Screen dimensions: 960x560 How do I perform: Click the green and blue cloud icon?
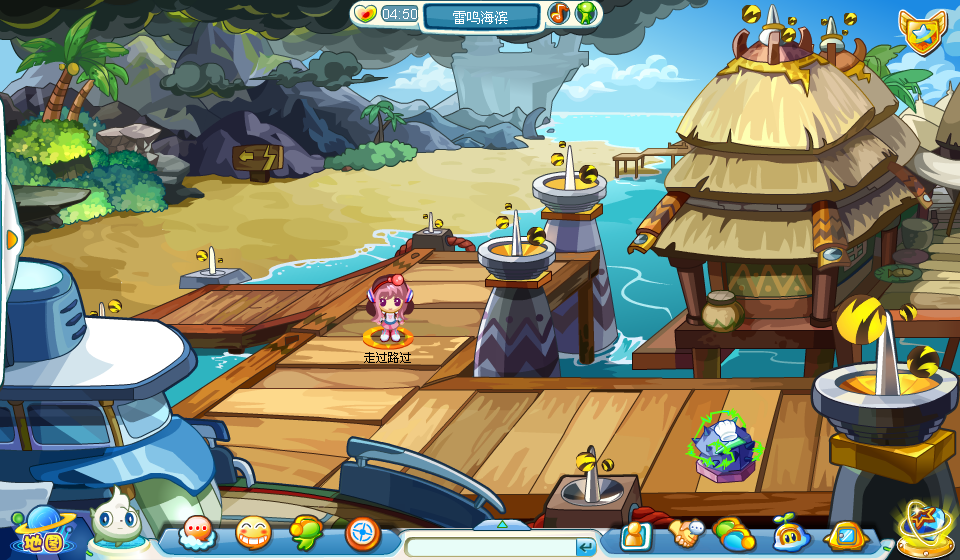pyautogui.click(x=734, y=535)
